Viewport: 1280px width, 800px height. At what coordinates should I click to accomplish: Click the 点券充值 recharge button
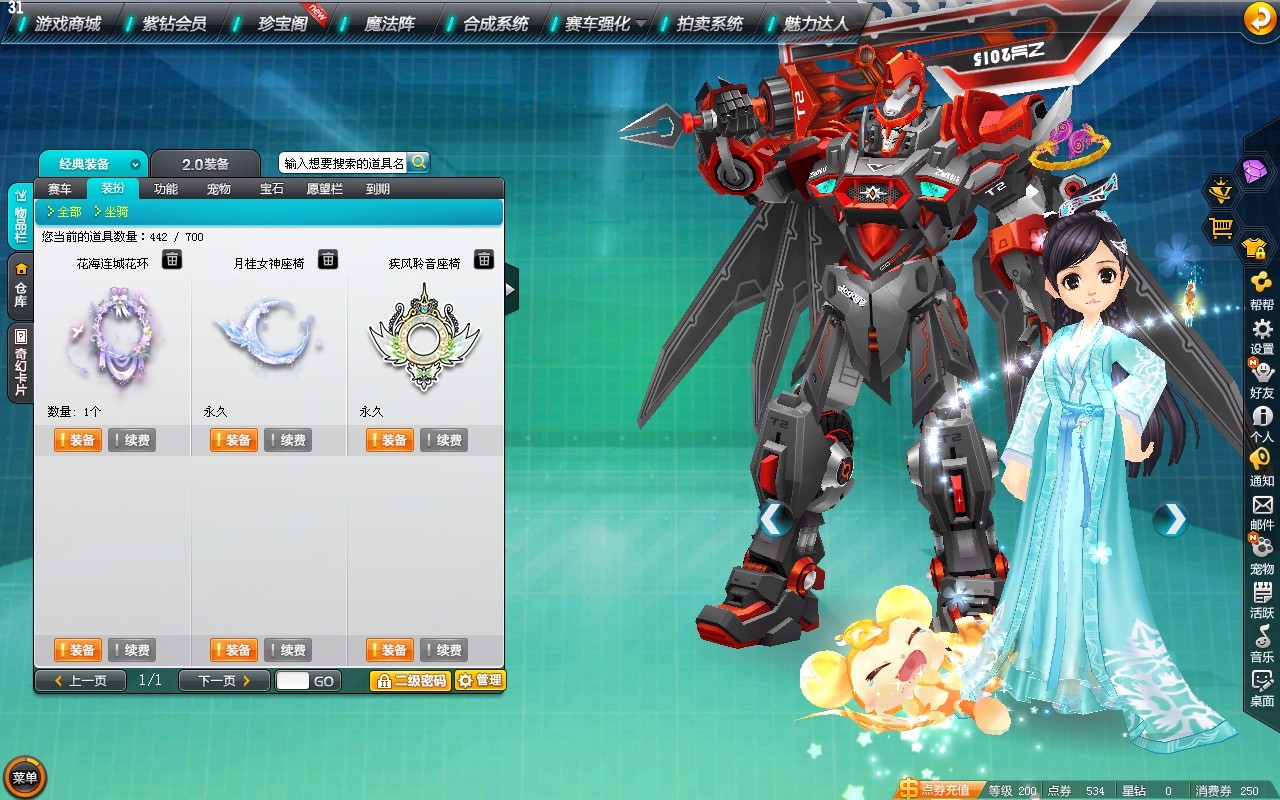[937, 790]
